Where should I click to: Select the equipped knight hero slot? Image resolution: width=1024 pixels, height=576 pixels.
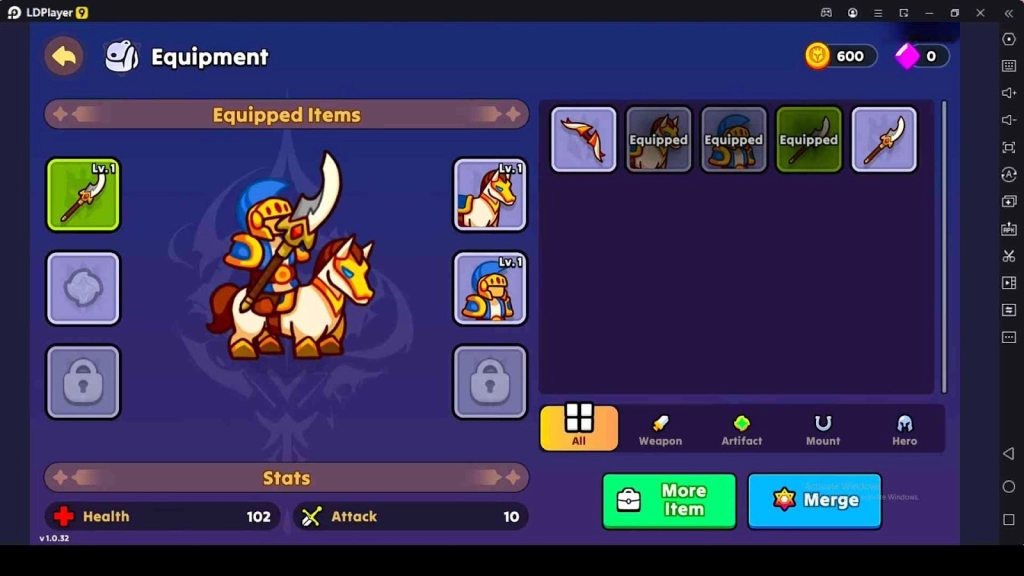tap(490, 288)
